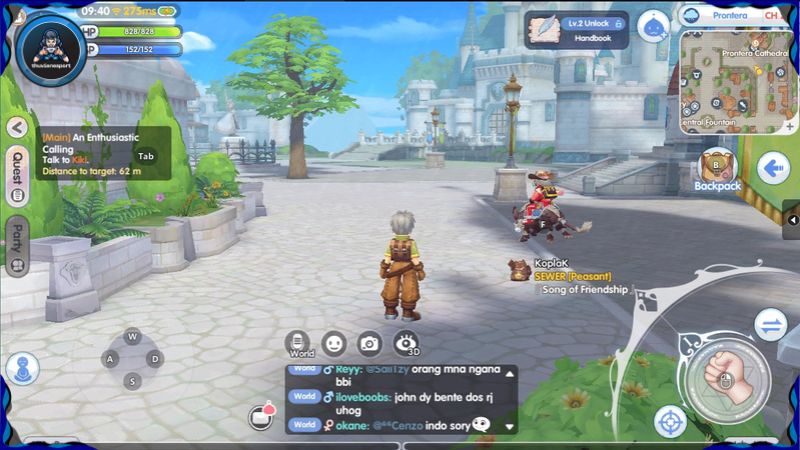Open the smiley emote menu
800x450 pixels.
[x=334, y=342]
